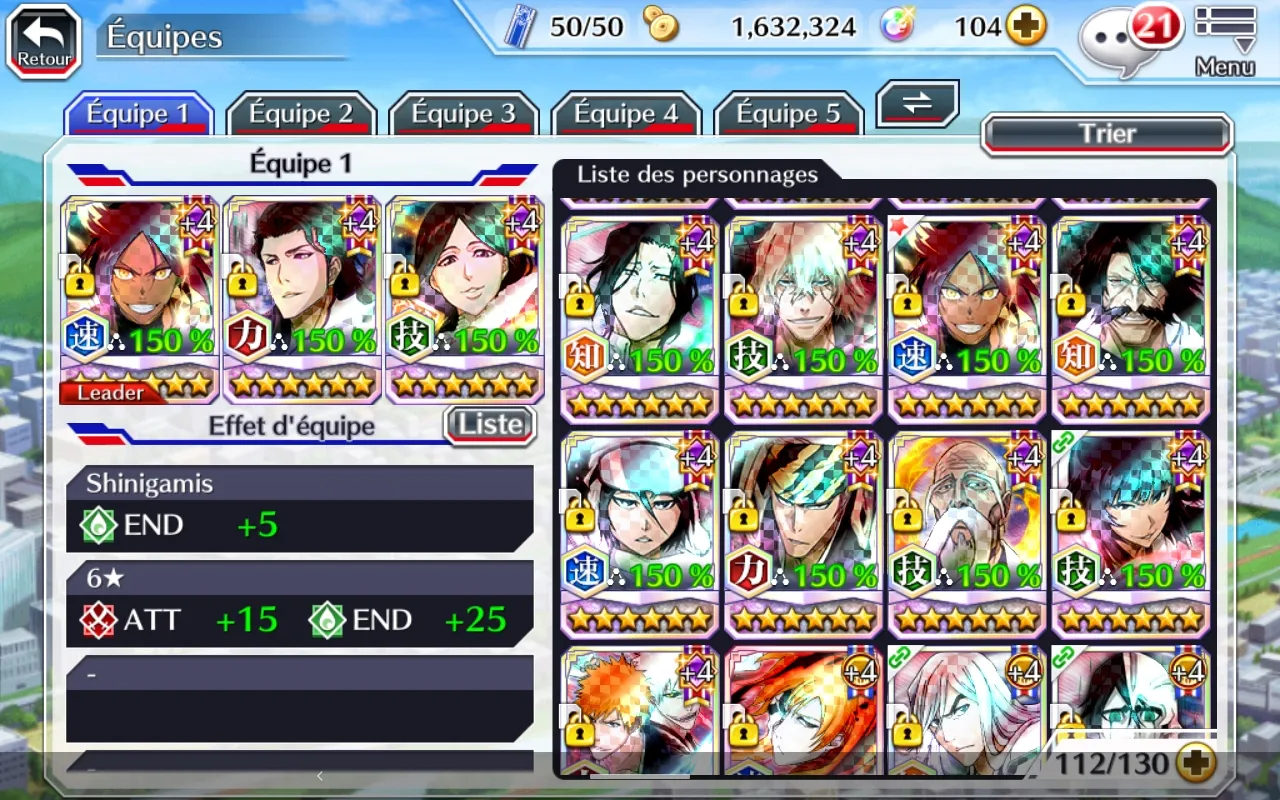This screenshot has height=800, width=1280.
Task: Go back with the Retour button
Action: (x=44, y=41)
